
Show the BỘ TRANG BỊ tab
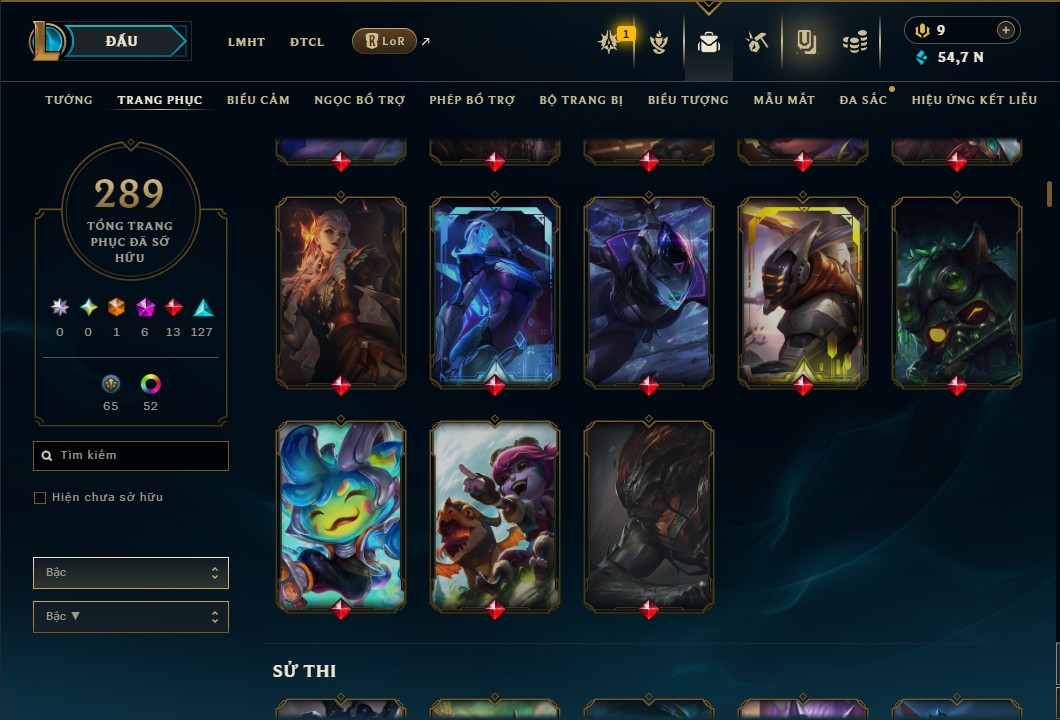581,100
